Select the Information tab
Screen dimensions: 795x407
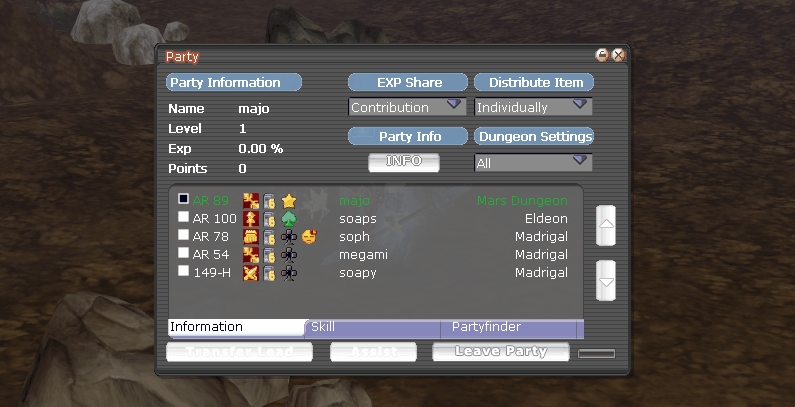click(236, 327)
